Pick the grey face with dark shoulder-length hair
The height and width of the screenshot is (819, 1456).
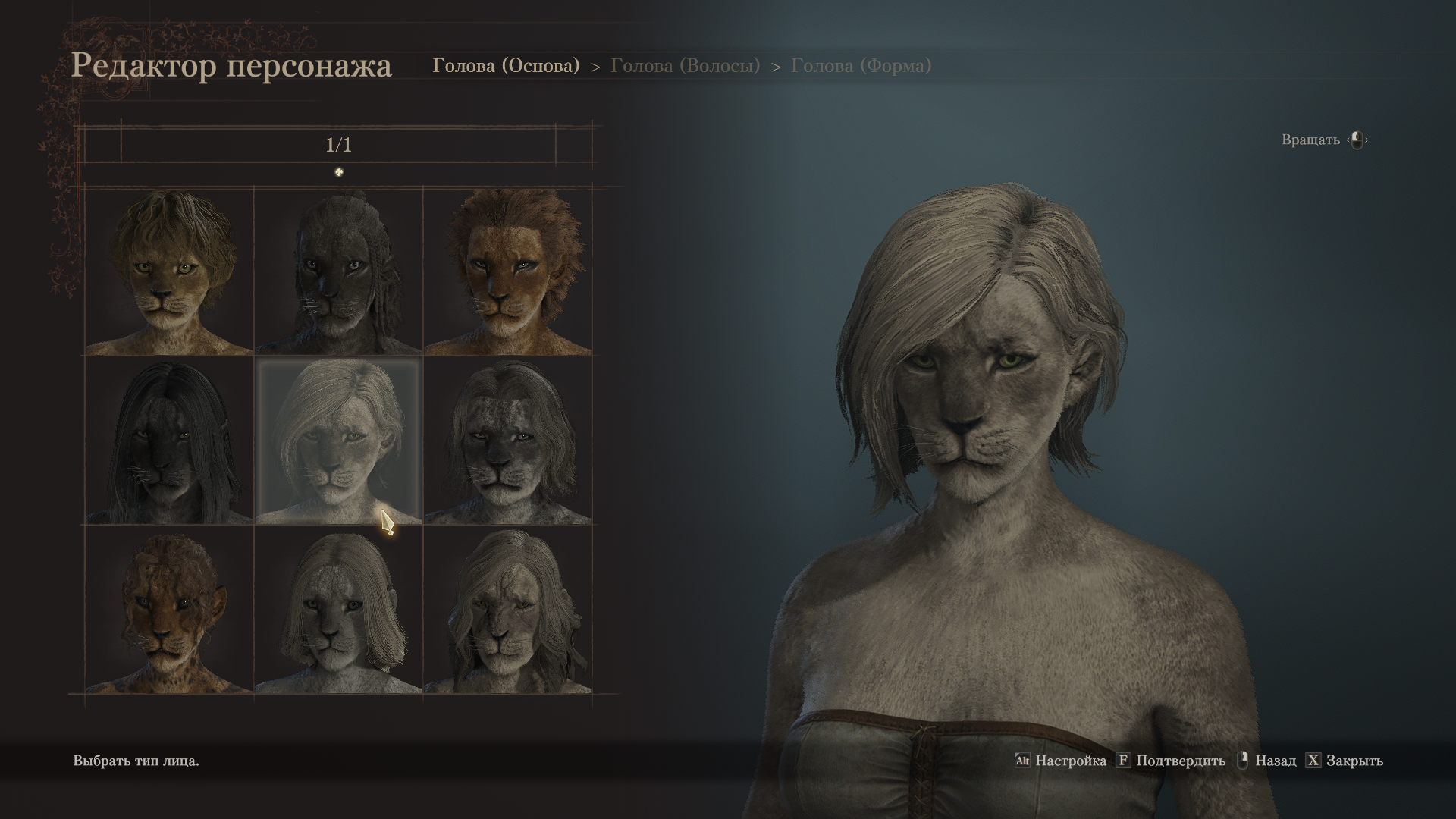507,441
